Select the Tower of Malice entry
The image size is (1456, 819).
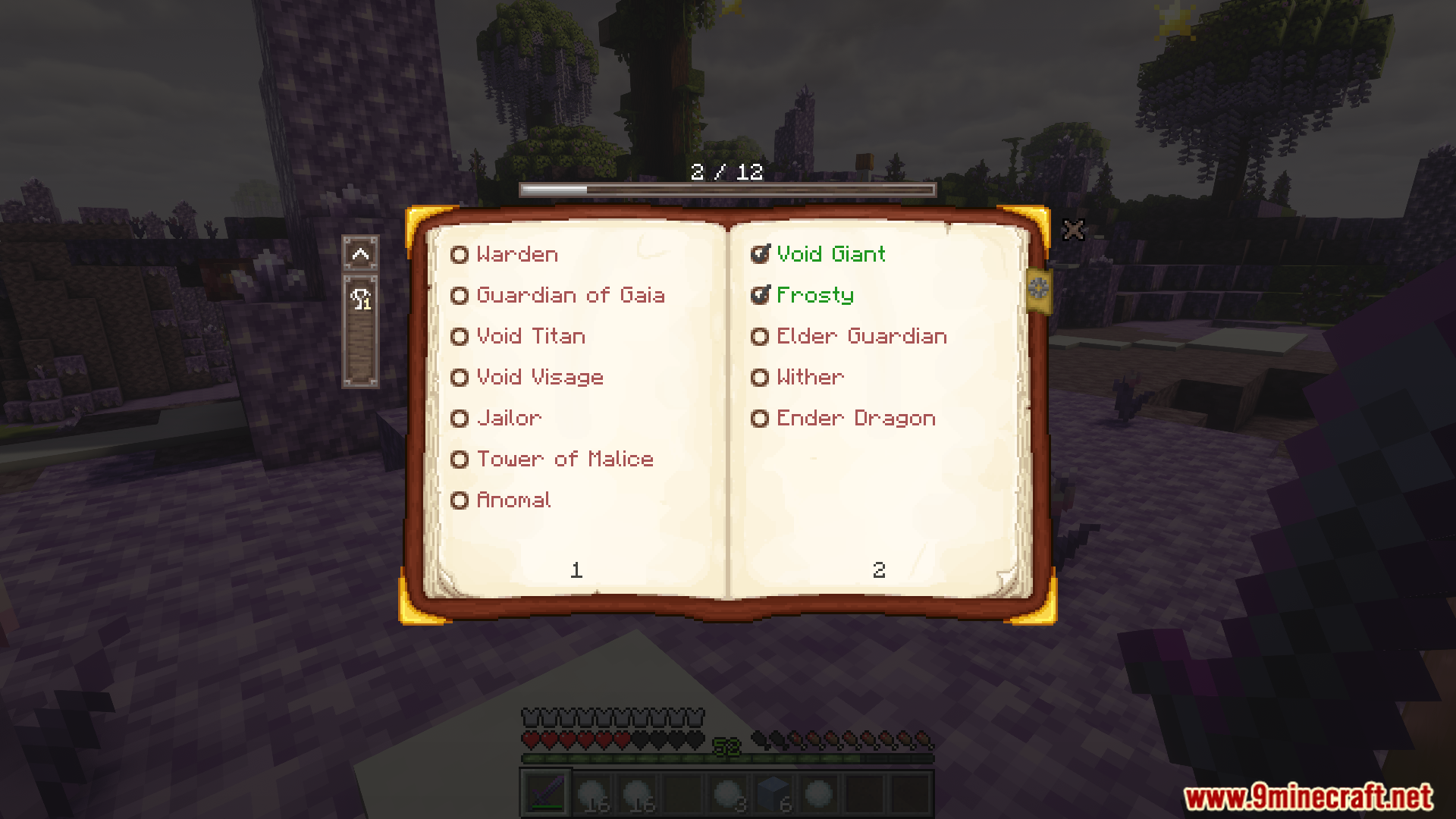point(564,460)
